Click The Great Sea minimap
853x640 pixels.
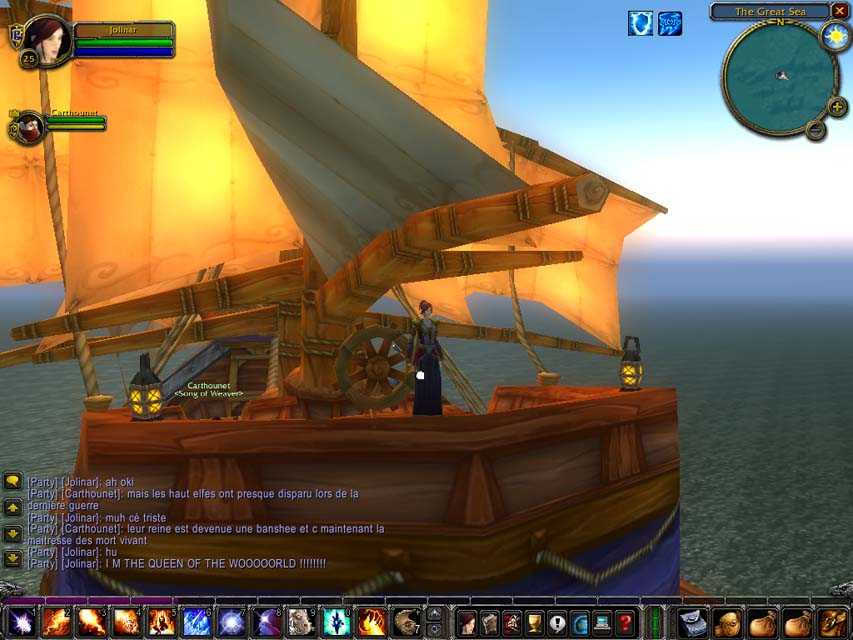[x=779, y=76]
